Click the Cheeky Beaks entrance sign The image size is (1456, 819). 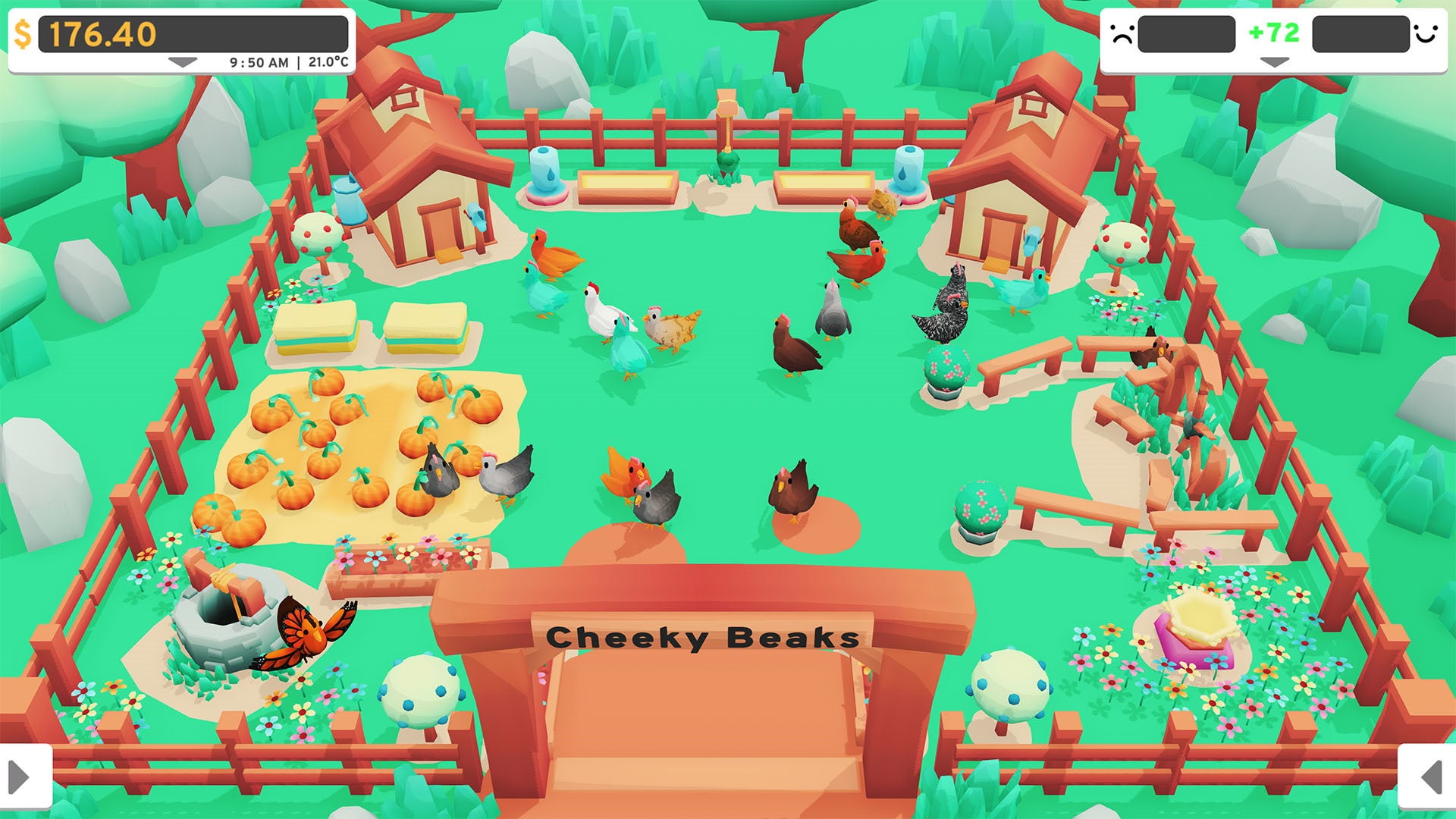pos(703,639)
